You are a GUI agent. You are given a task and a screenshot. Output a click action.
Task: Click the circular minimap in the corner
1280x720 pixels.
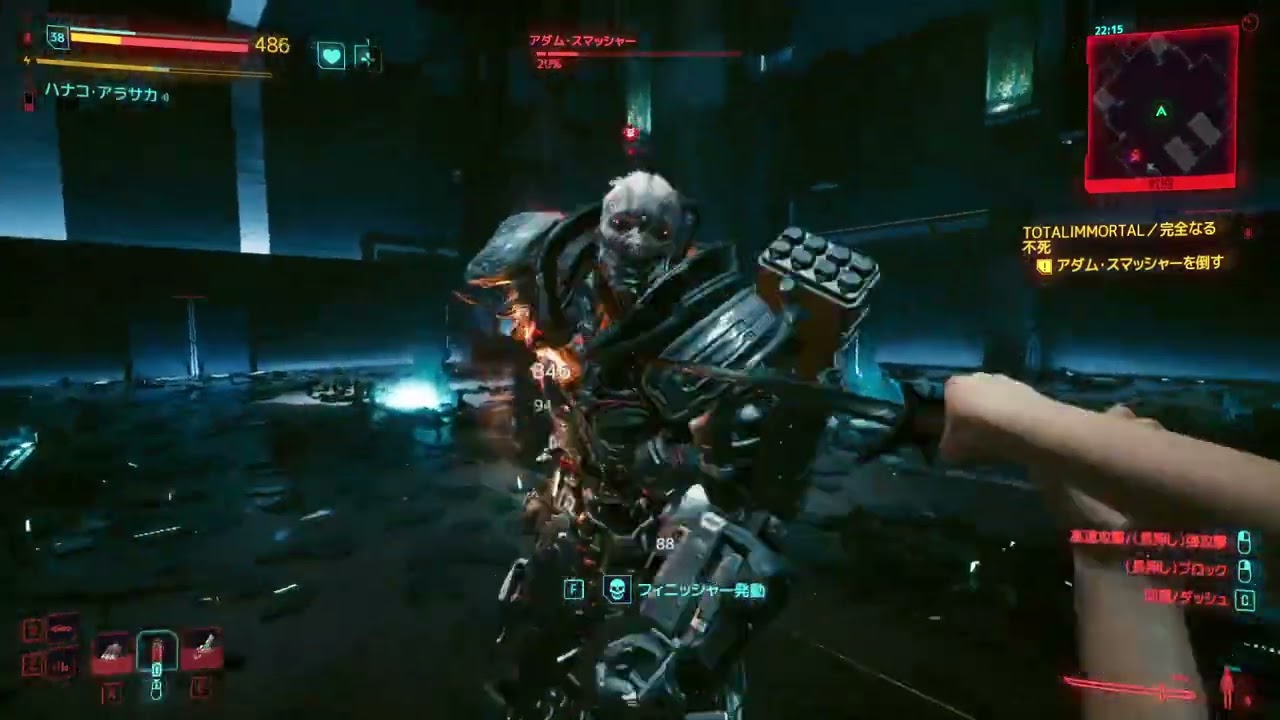(x=1161, y=108)
